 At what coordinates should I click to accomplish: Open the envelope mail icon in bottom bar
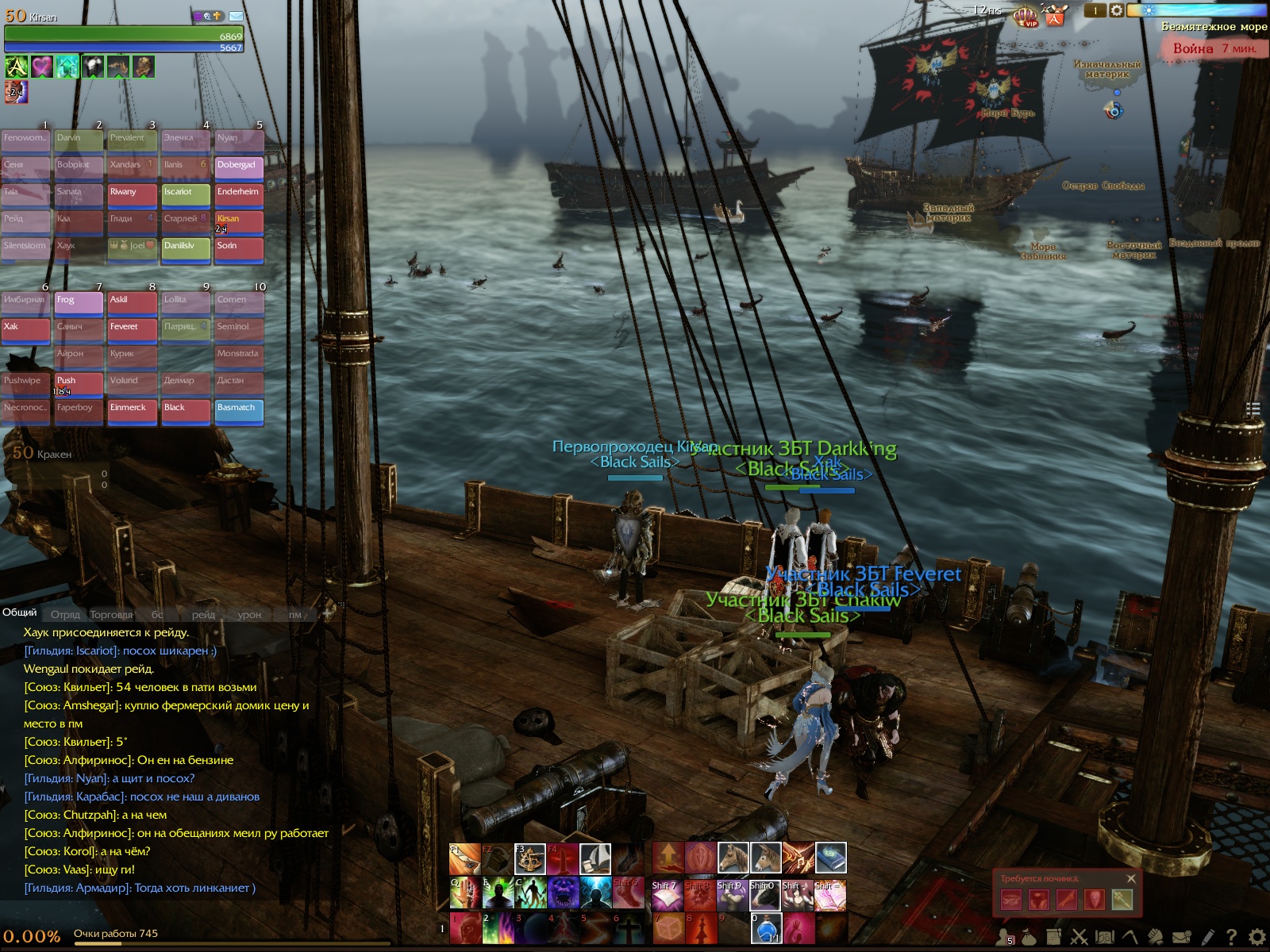click(1181, 937)
